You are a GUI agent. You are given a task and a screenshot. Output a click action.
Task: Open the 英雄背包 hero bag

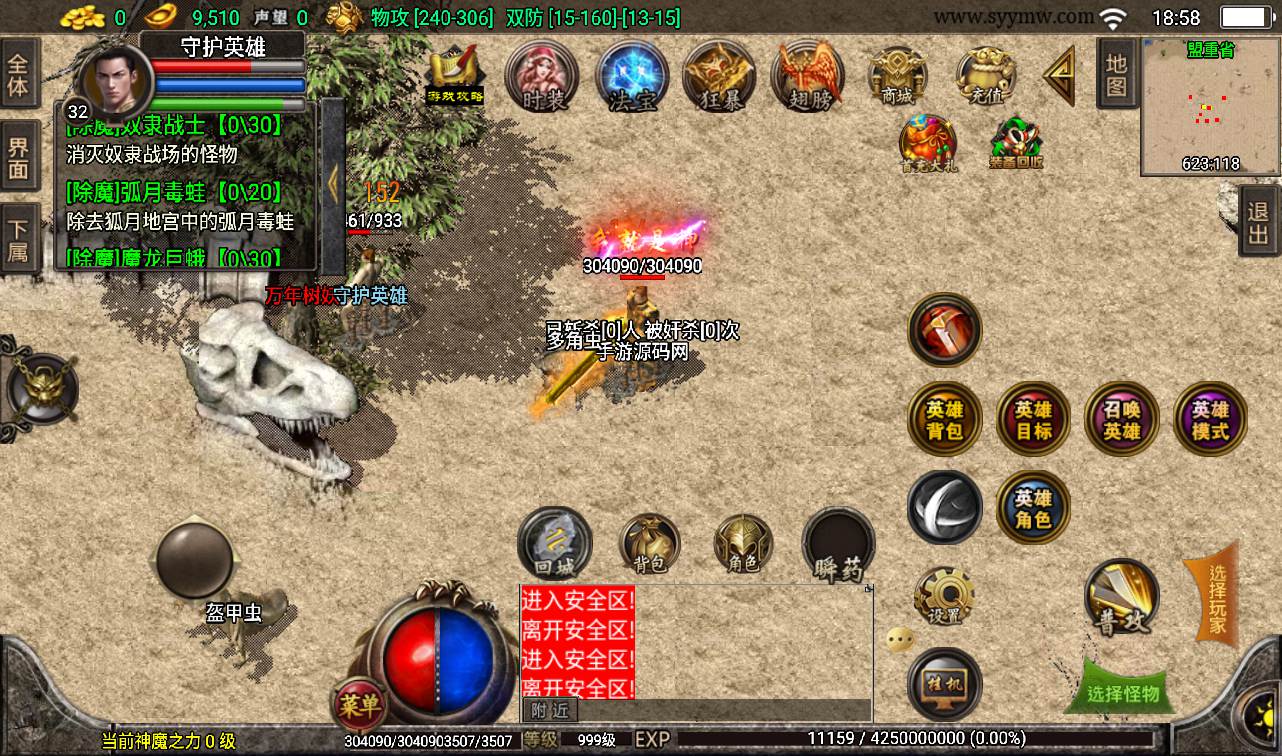tap(944, 420)
